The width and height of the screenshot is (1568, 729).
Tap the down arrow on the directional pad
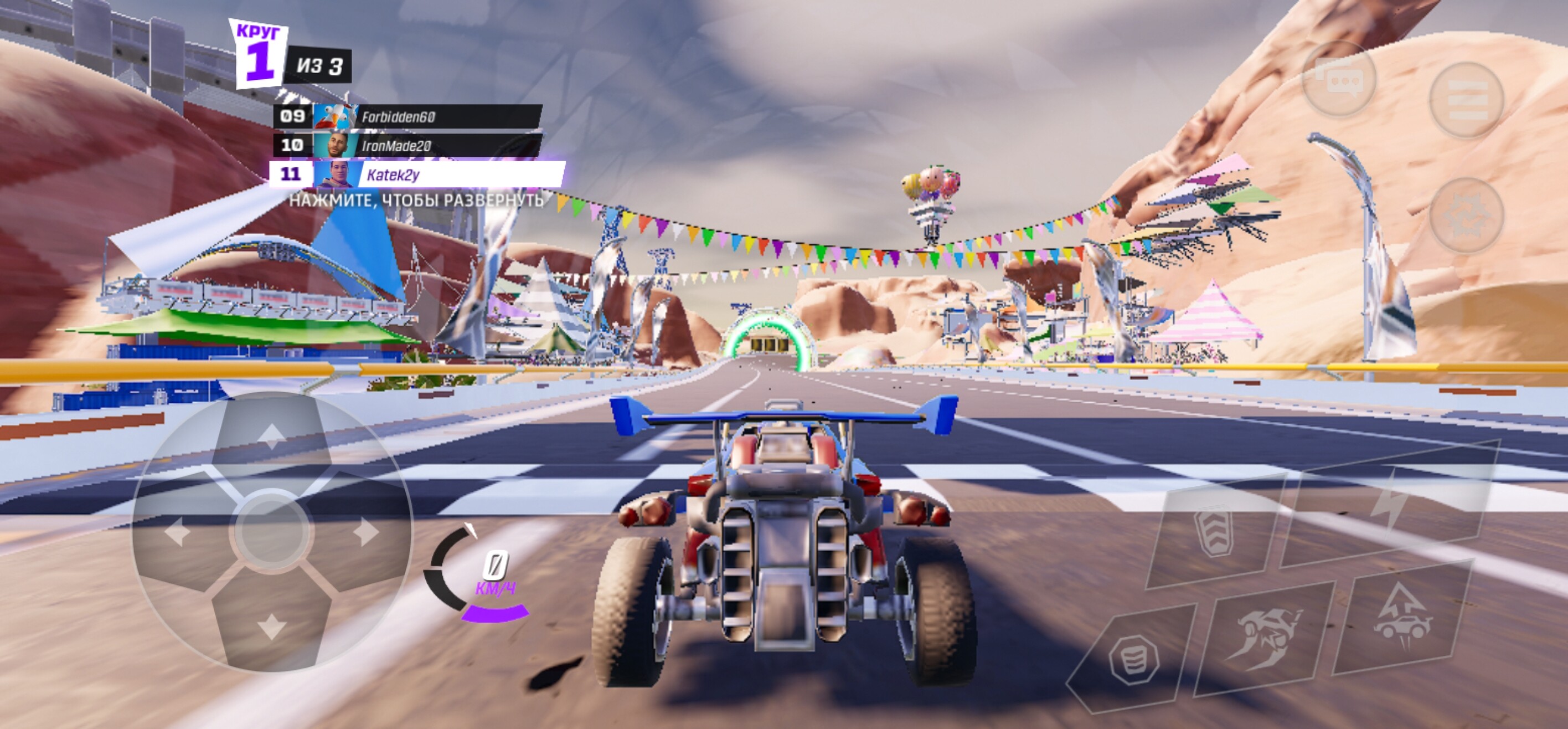coord(271,626)
